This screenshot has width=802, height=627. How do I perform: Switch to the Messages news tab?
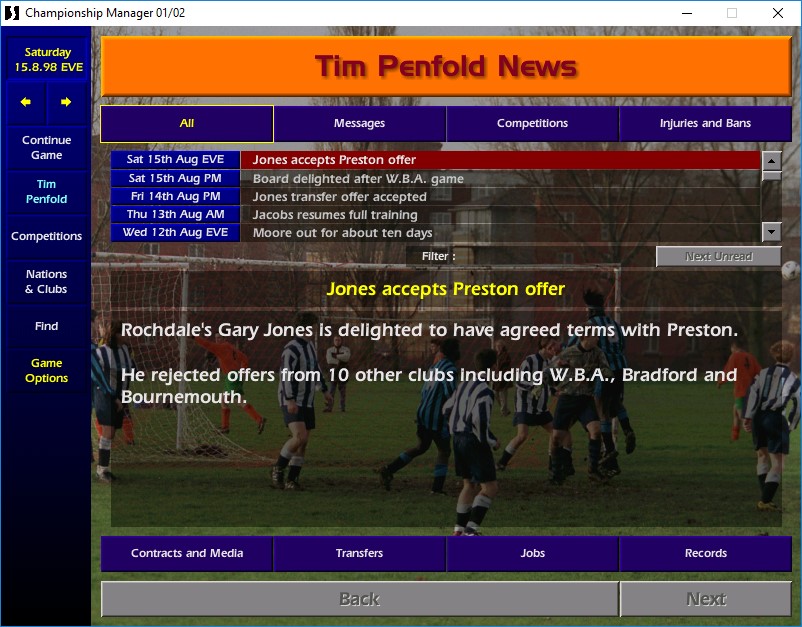click(359, 124)
